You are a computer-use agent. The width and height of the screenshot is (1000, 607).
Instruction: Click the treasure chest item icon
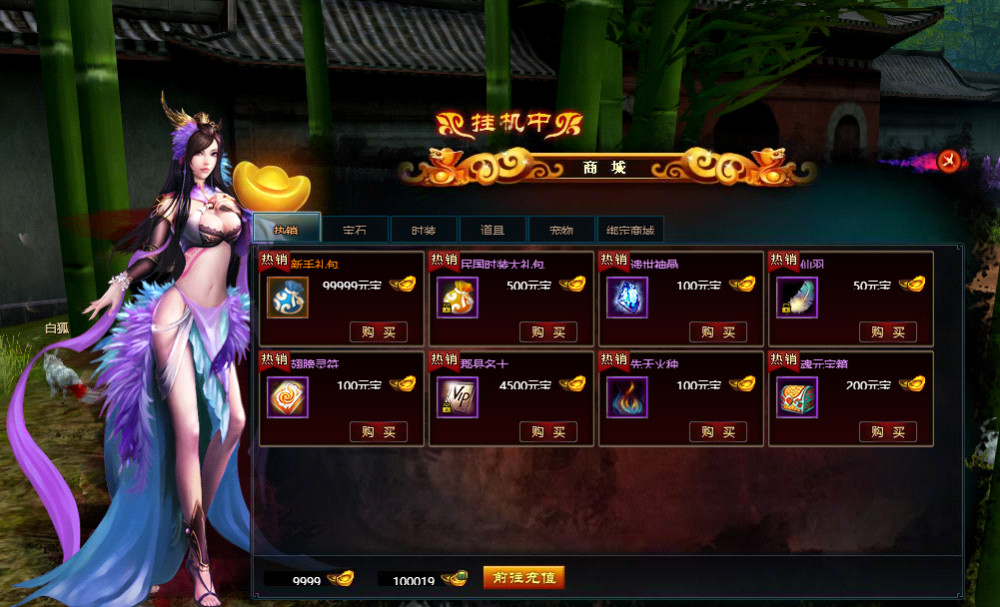point(797,398)
